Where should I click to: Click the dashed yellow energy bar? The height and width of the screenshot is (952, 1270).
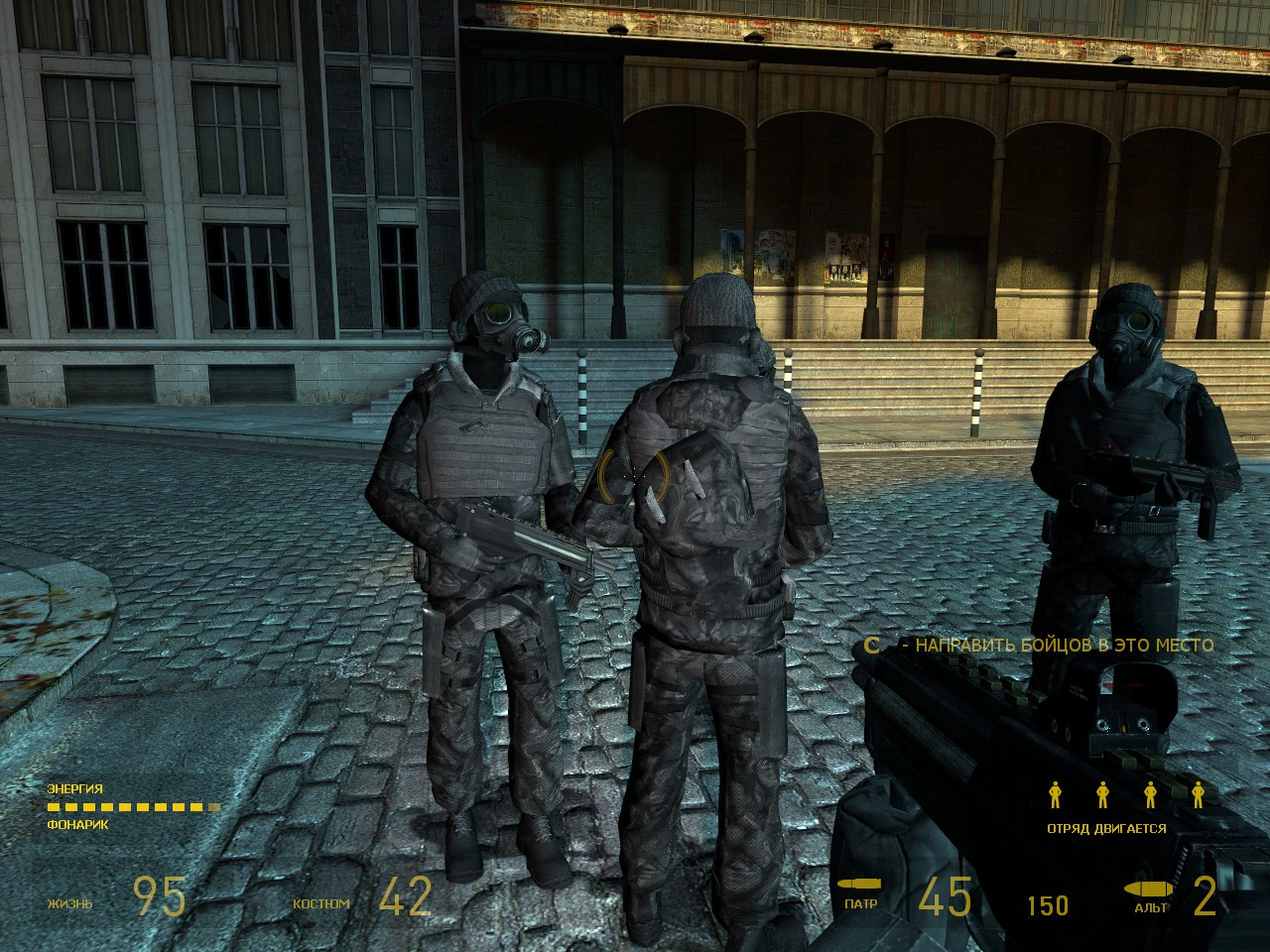pyautogui.click(x=131, y=807)
